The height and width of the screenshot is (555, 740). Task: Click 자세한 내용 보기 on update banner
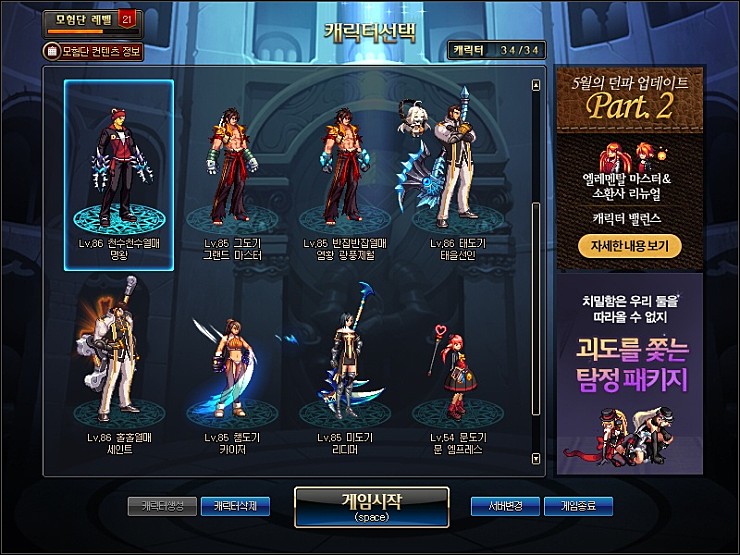629,244
